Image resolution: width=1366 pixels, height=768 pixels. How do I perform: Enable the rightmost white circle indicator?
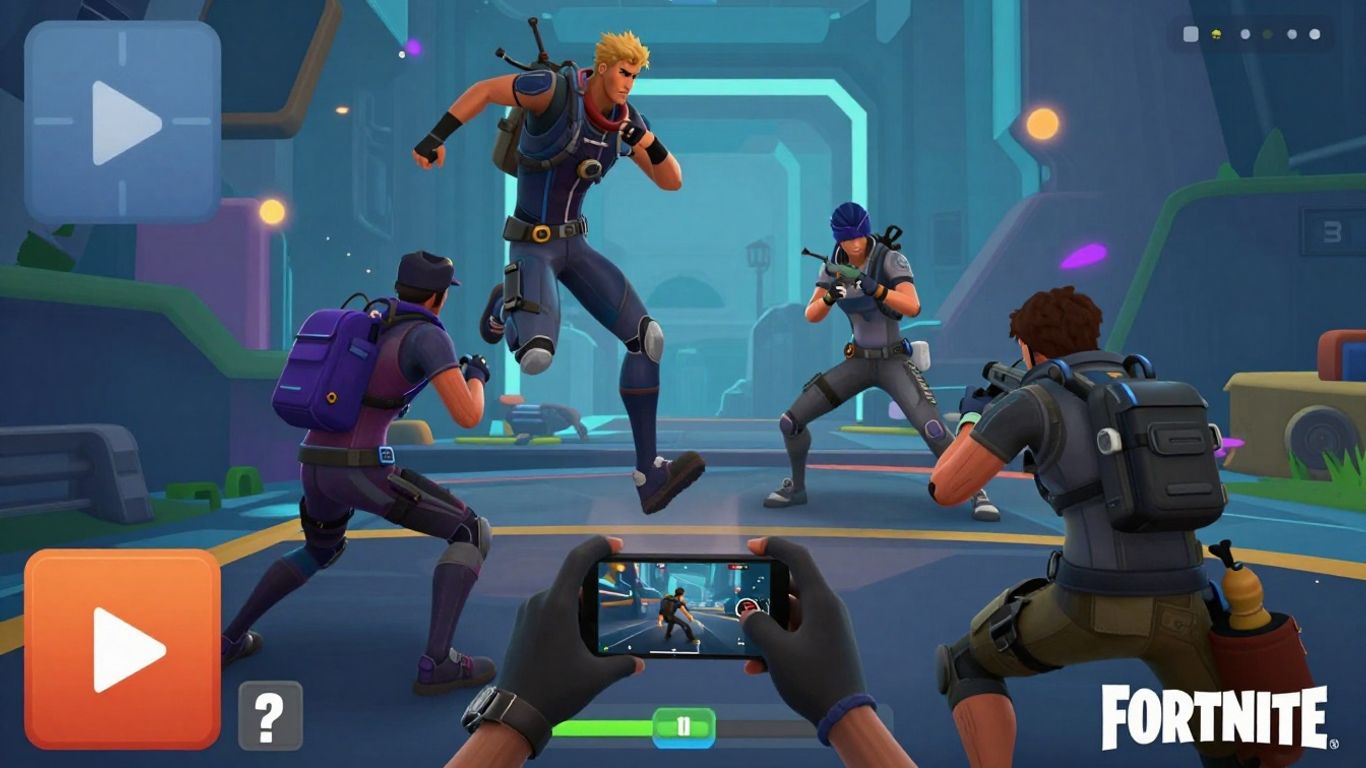coord(1315,33)
